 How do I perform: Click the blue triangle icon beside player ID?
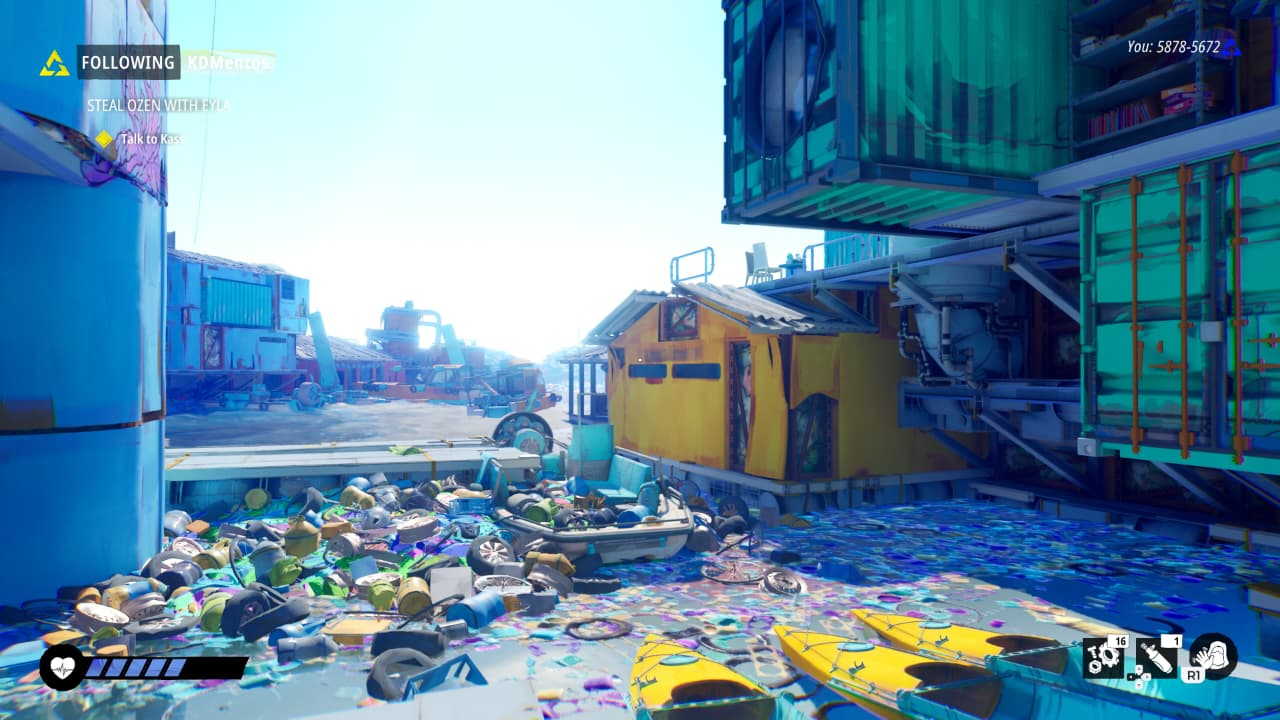click(1231, 46)
